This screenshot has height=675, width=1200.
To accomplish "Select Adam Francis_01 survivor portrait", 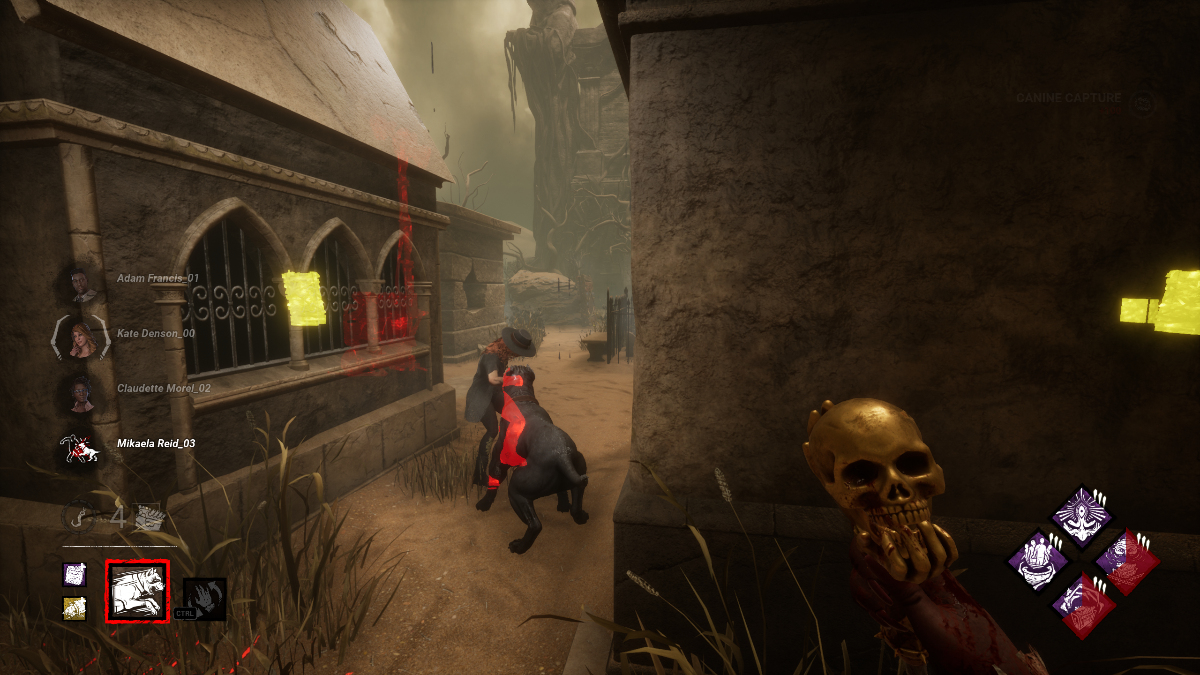I will [x=82, y=284].
